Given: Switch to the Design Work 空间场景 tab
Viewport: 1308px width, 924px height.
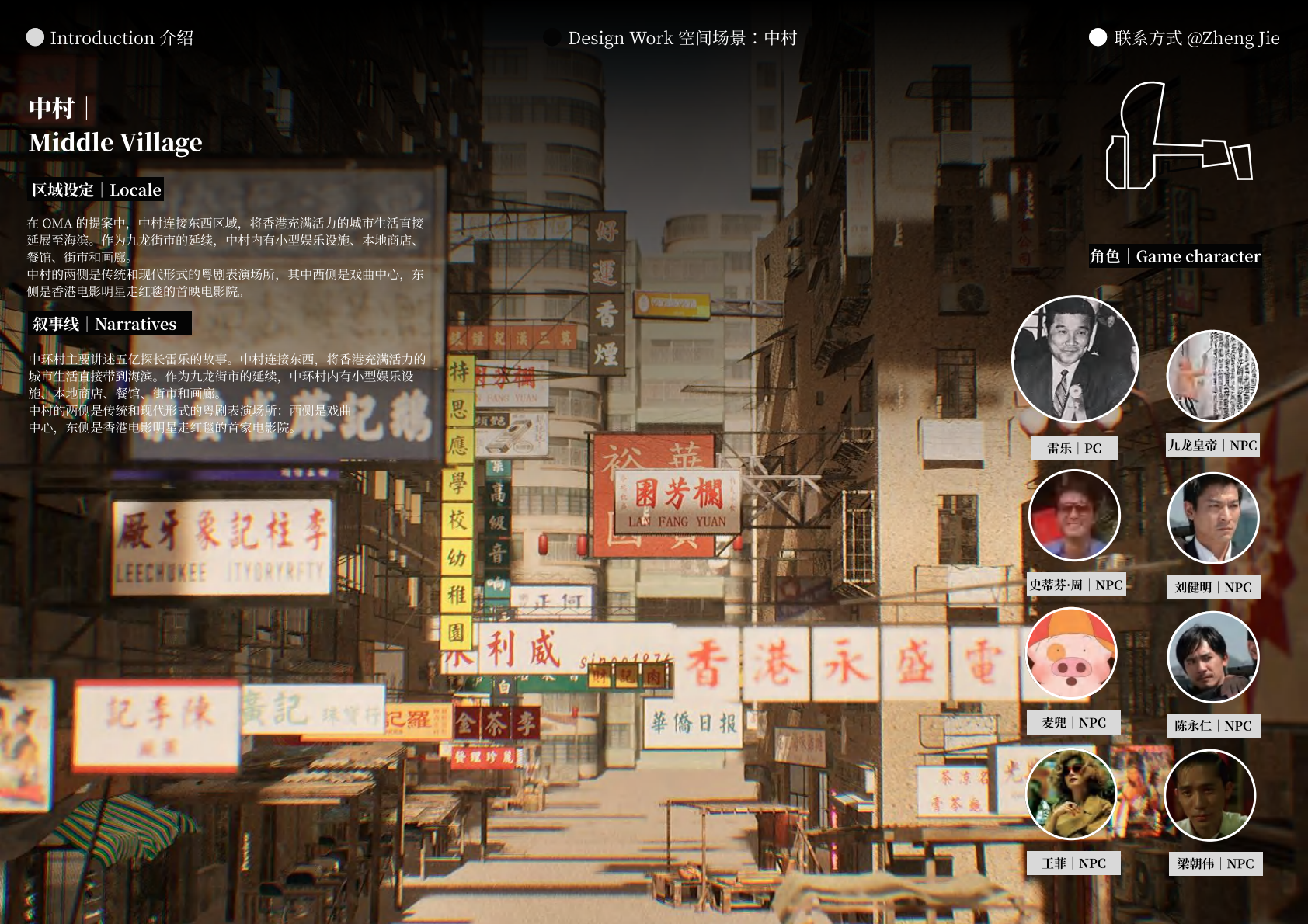Looking at the screenshot, I should (x=671, y=38).
